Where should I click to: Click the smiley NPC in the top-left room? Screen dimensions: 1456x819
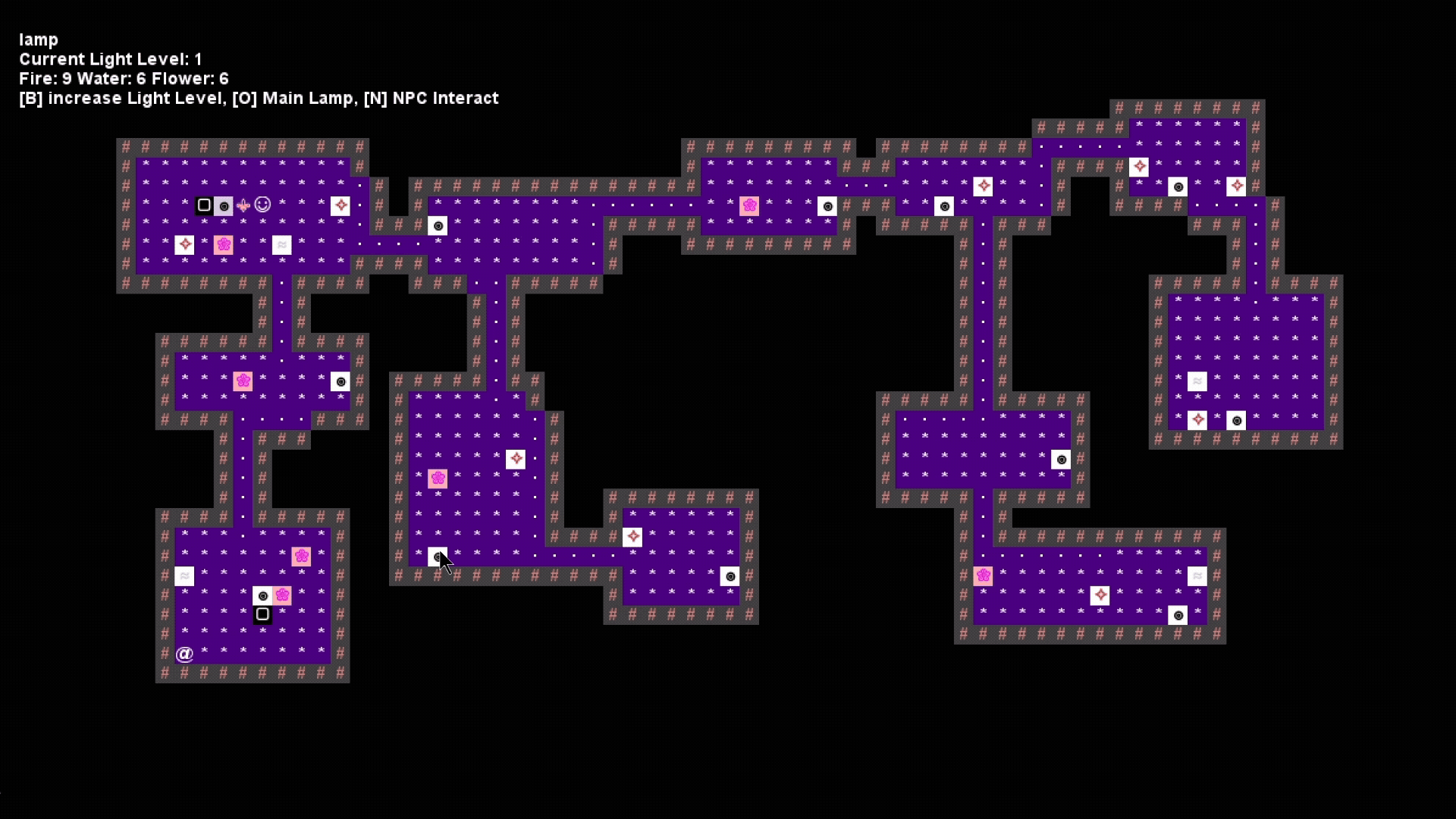coord(262,205)
